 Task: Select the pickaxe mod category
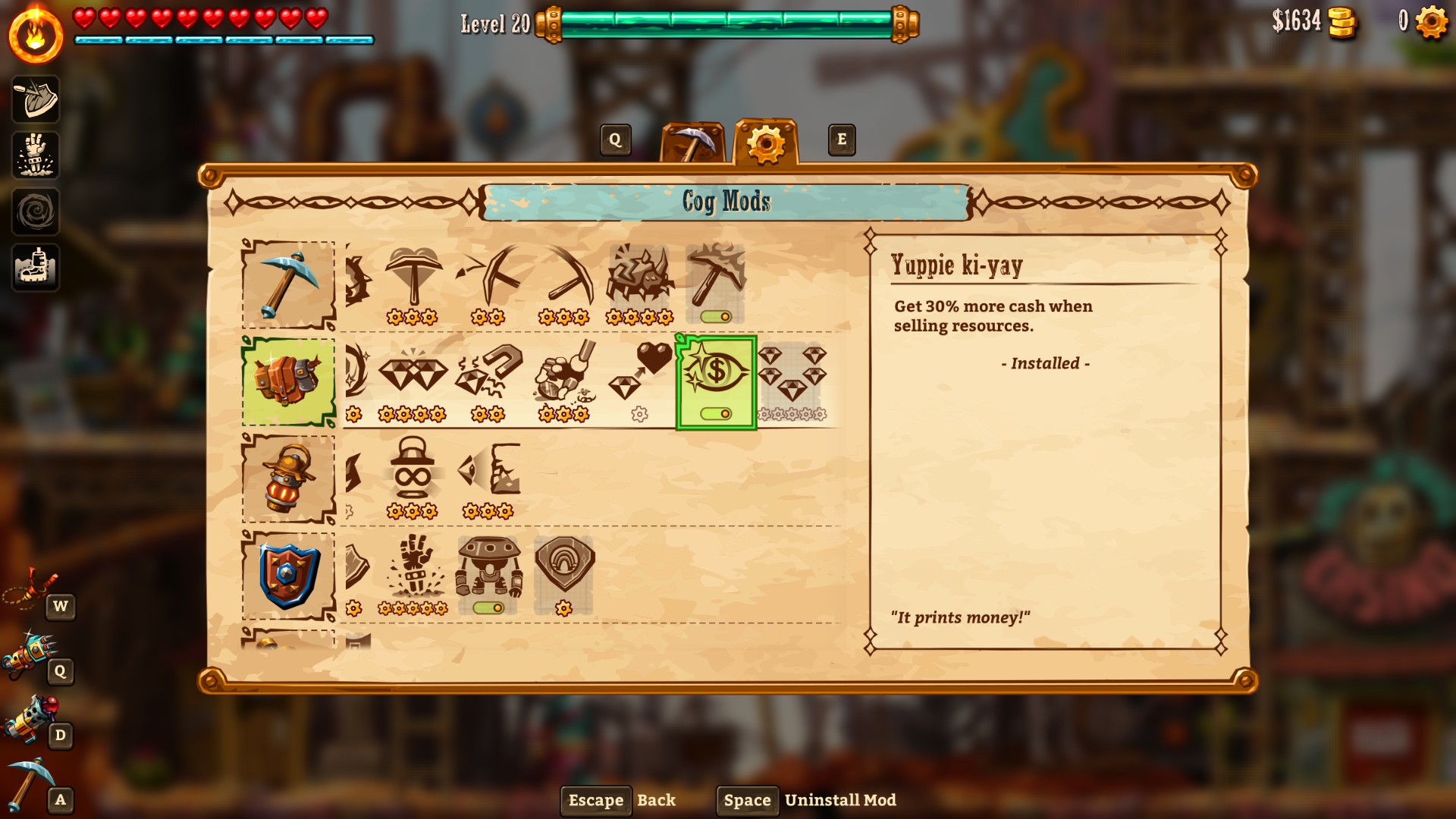(x=288, y=284)
